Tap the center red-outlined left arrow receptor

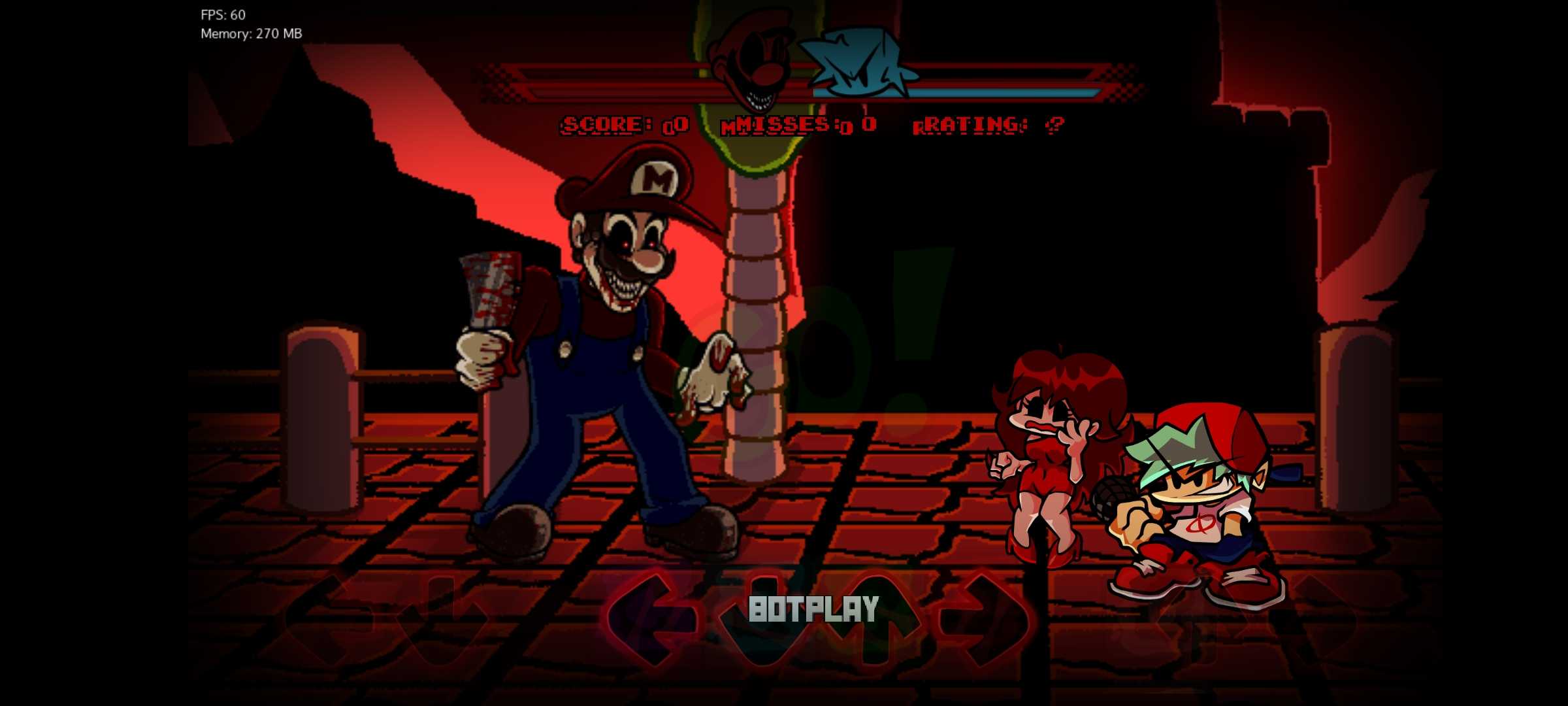[x=650, y=619]
